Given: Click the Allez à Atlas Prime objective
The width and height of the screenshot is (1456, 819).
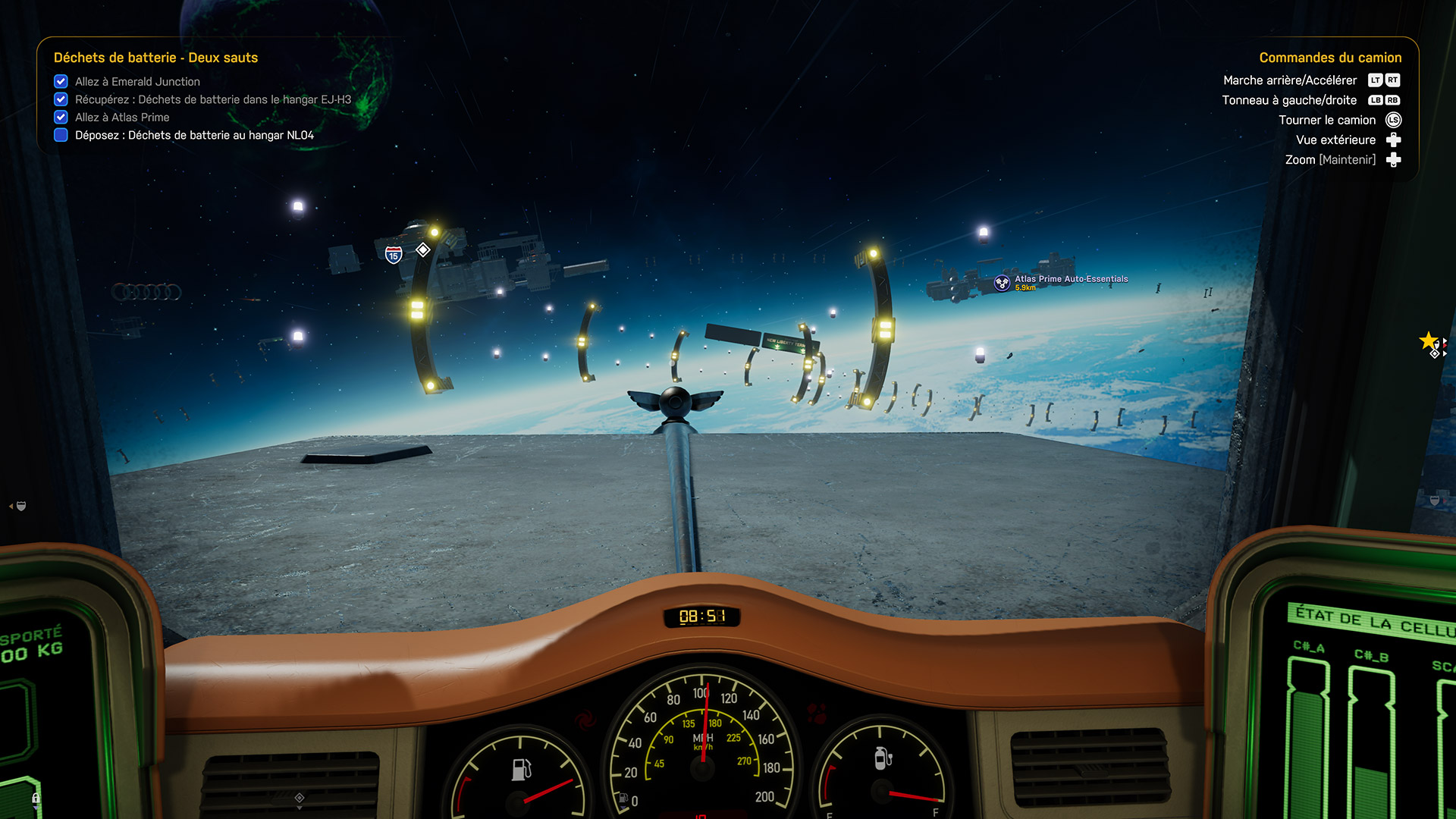Looking at the screenshot, I should (122, 118).
